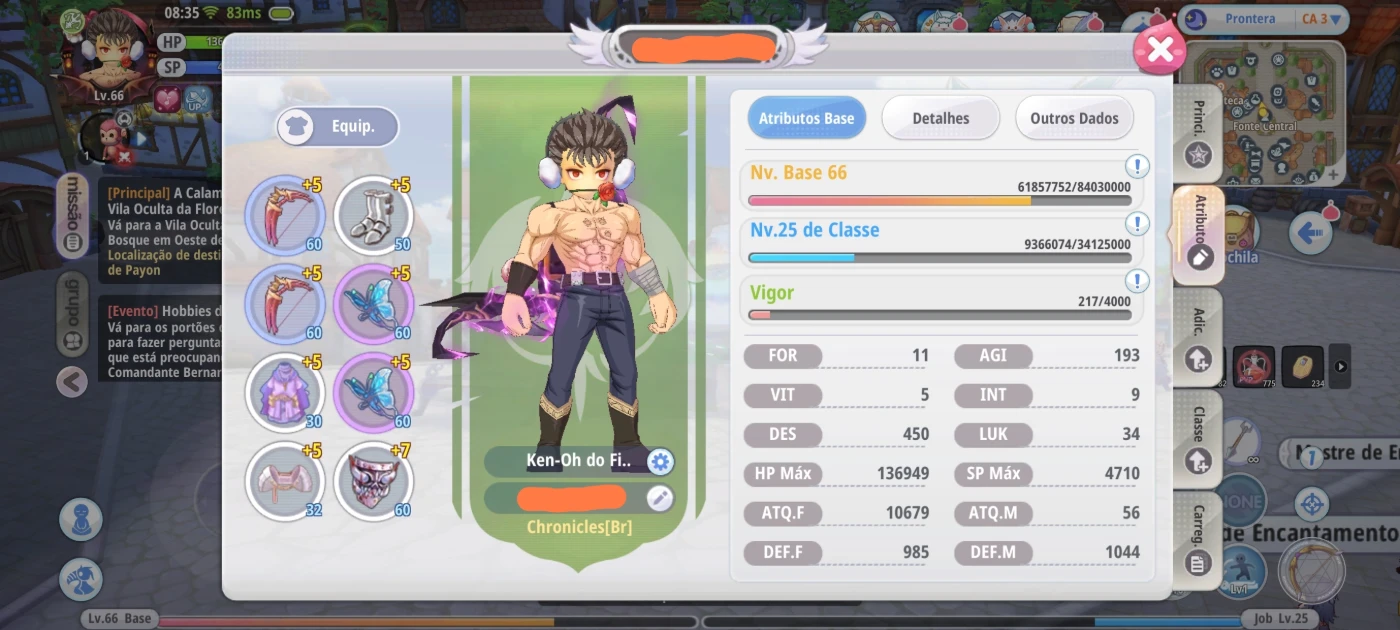The image size is (1400, 630).
Task: Switch to the grupo side tab
Action: click(x=72, y=317)
